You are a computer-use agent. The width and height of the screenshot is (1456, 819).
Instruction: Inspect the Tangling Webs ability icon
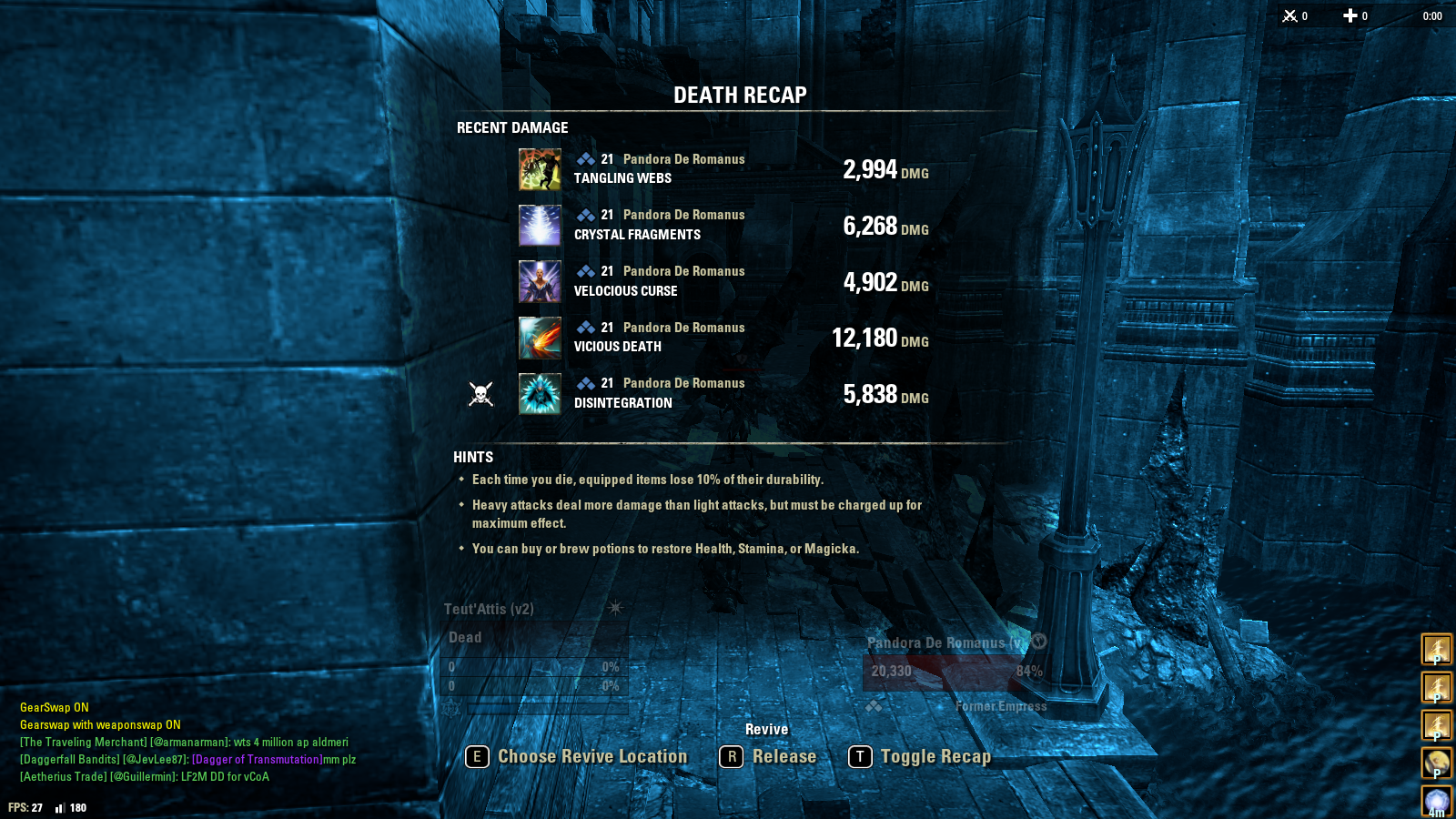pyautogui.click(x=540, y=170)
